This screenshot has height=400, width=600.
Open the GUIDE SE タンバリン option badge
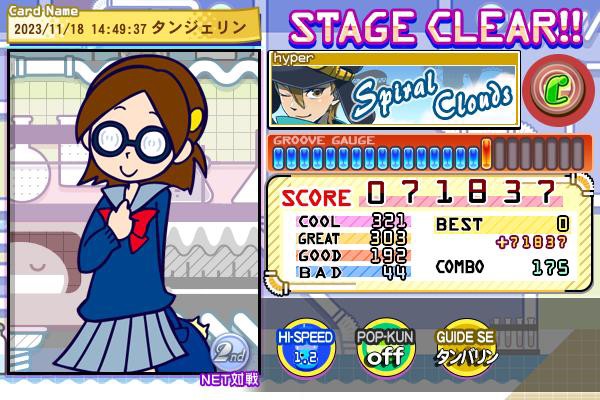point(466,348)
